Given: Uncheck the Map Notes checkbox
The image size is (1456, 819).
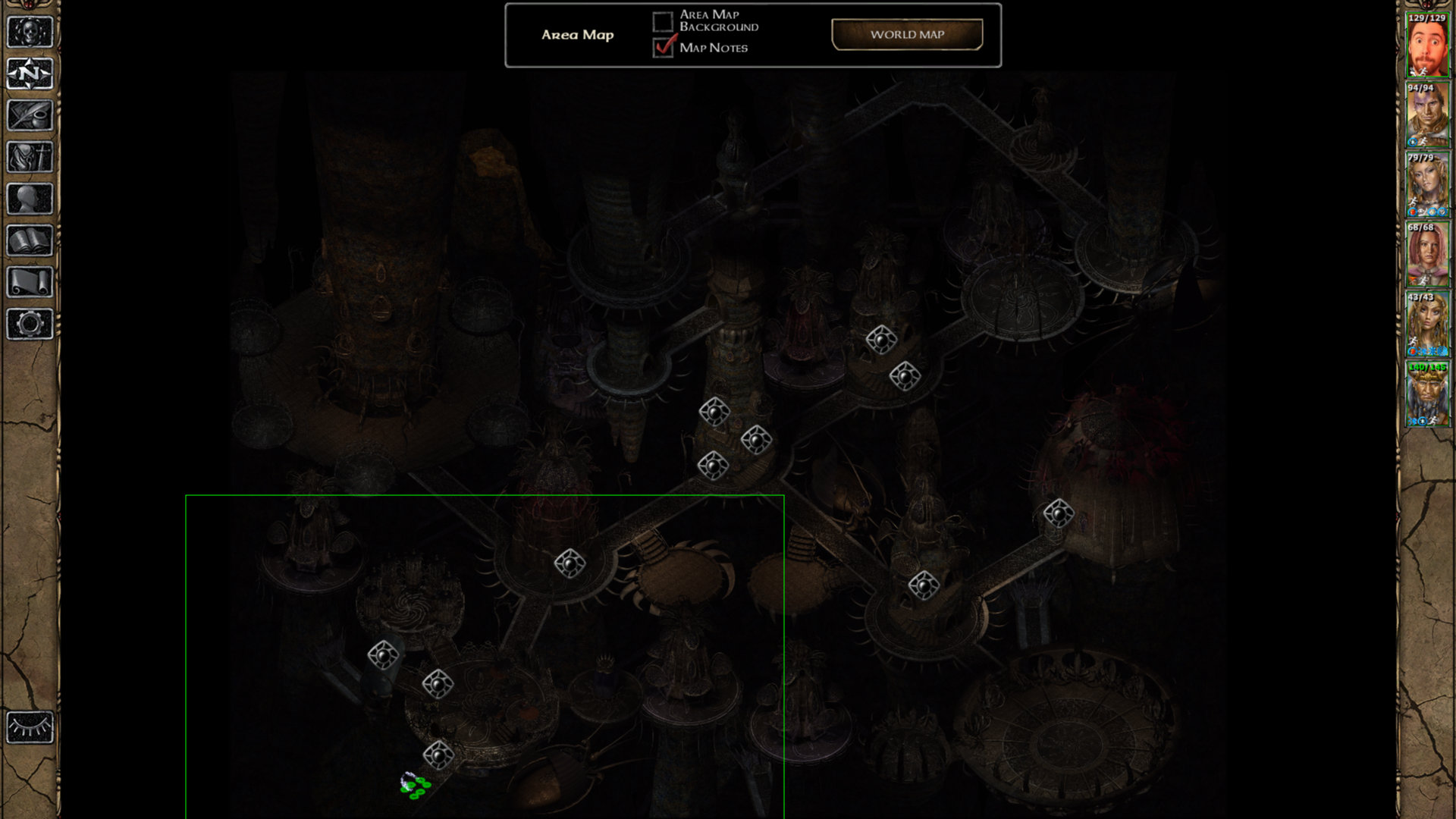Looking at the screenshot, I should click(x=663, y=47).
